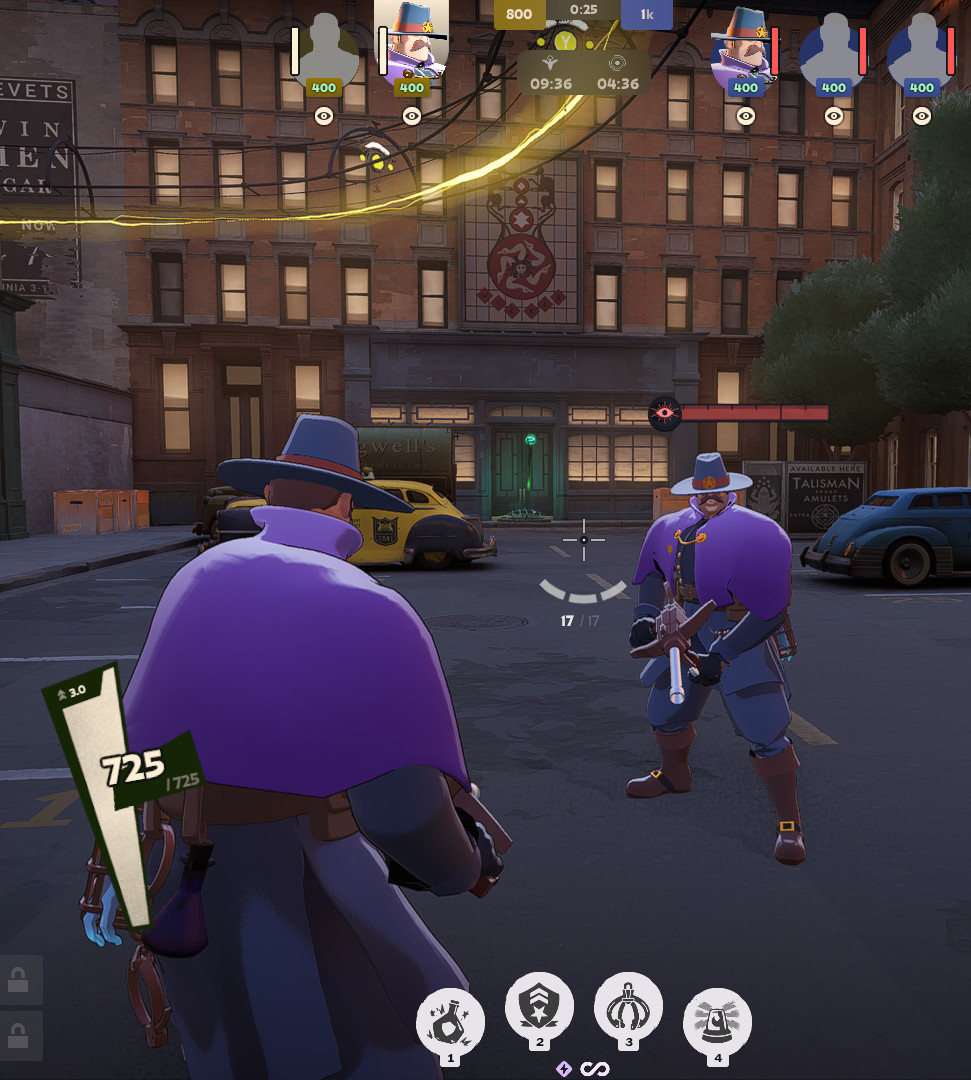Toggle the eye icon under blue team's hero
This screenshot has height=1080, width=971.
tap(746, 116)
